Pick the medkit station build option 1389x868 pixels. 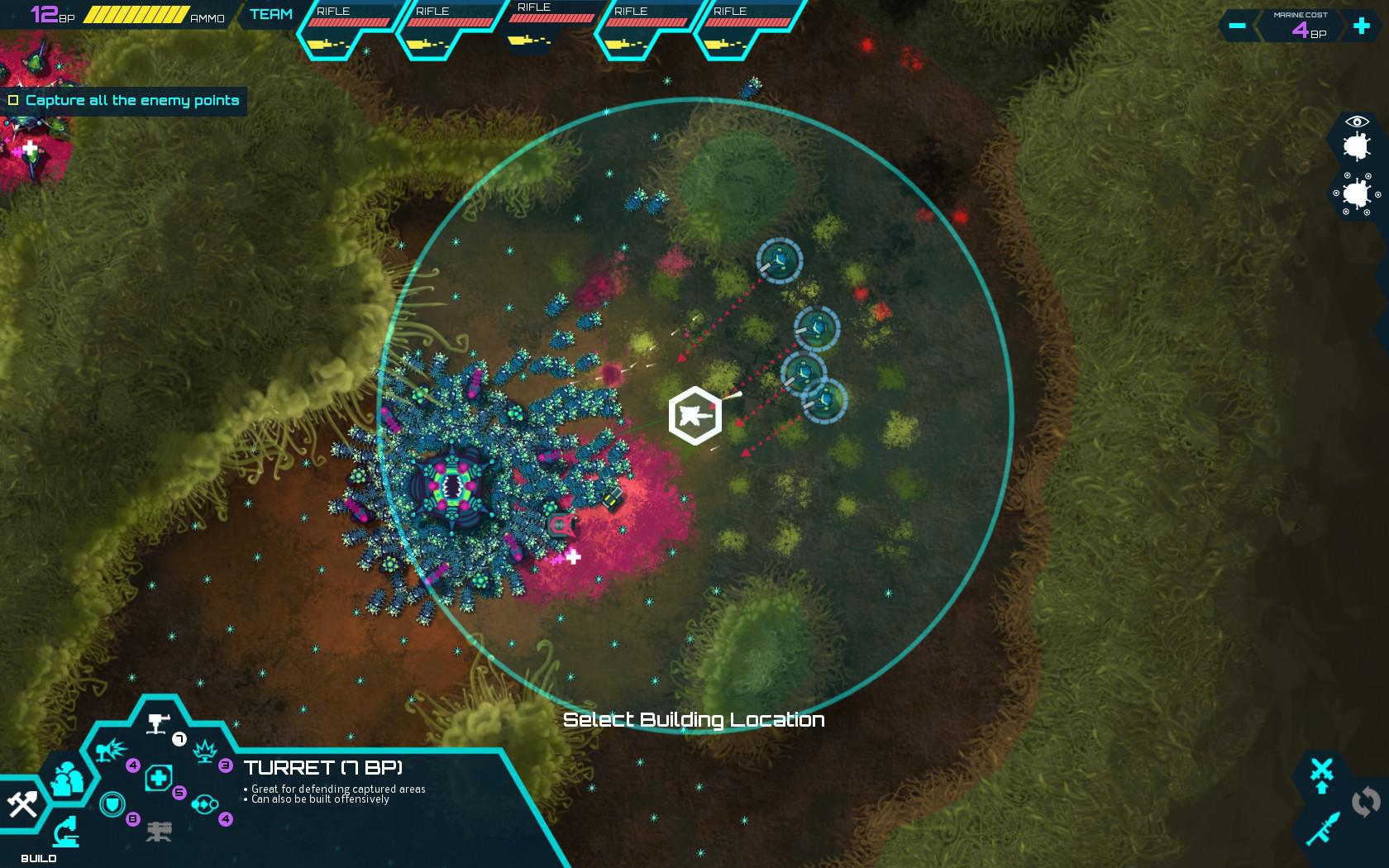pyautogui.click(x=159, y=776)
